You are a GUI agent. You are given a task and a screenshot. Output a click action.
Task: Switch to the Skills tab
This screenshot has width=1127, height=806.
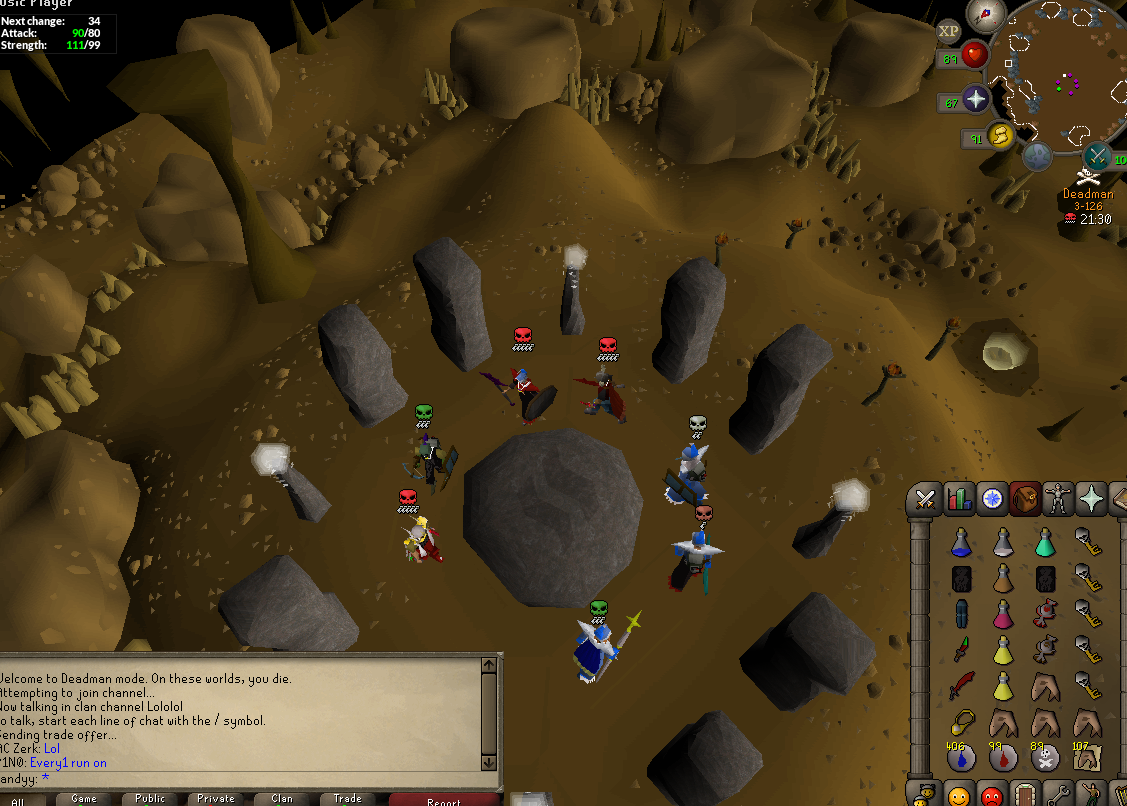959,498
